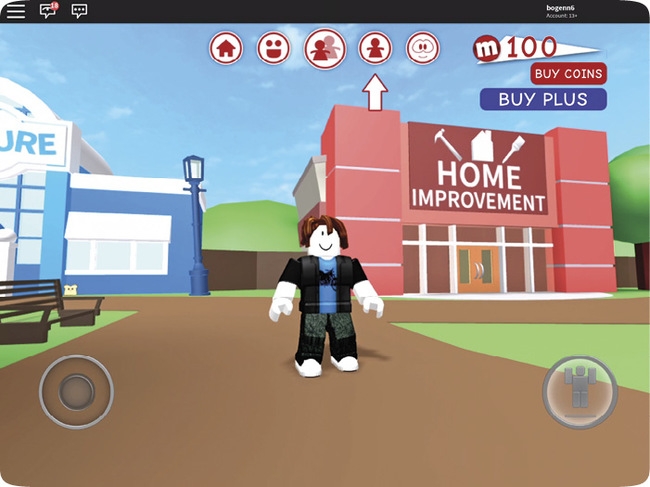Open the two-person friends button
650x487 pixels.
[x=325, y=47]
